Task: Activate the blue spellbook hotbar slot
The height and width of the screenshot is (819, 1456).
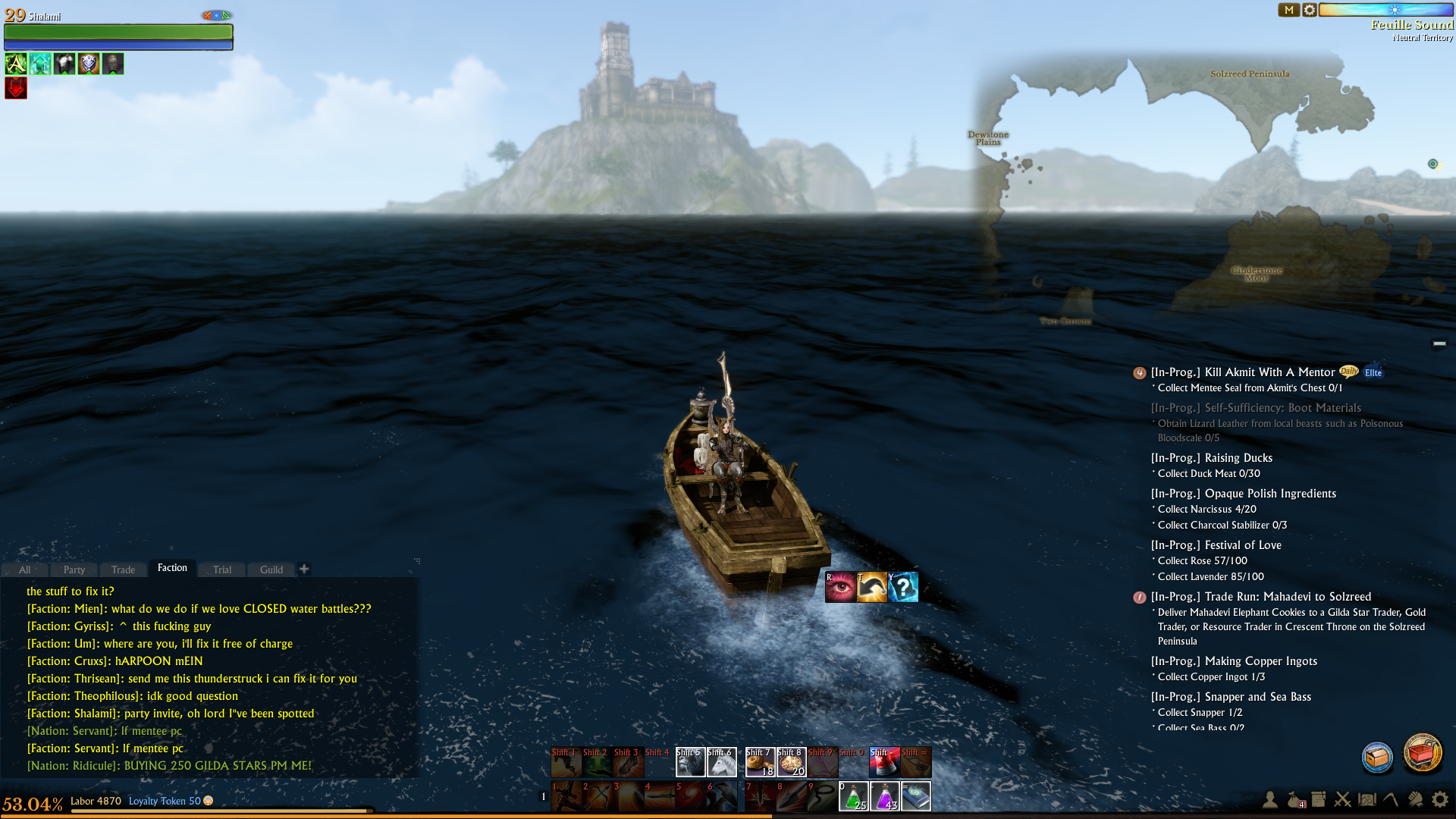Action: tap(916, 796)
